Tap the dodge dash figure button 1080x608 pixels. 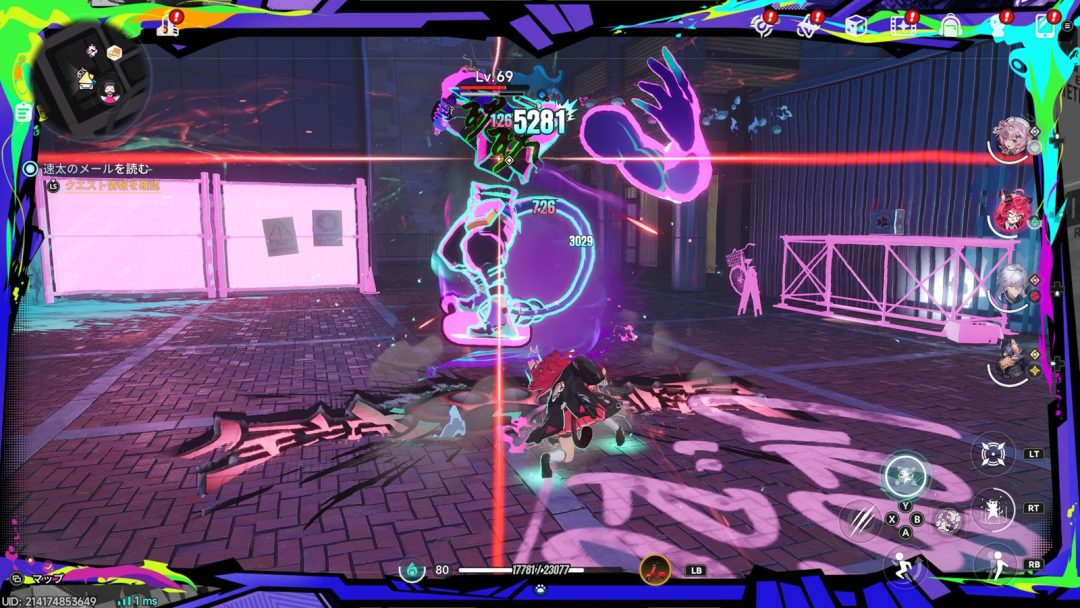pyautogui.click(x=993, y=564)
